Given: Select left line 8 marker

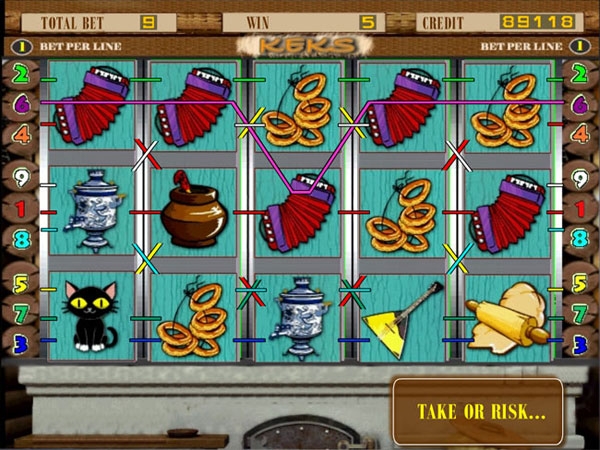Looking at the screenshot, I should pyautogui.click(x=20, y=239).
